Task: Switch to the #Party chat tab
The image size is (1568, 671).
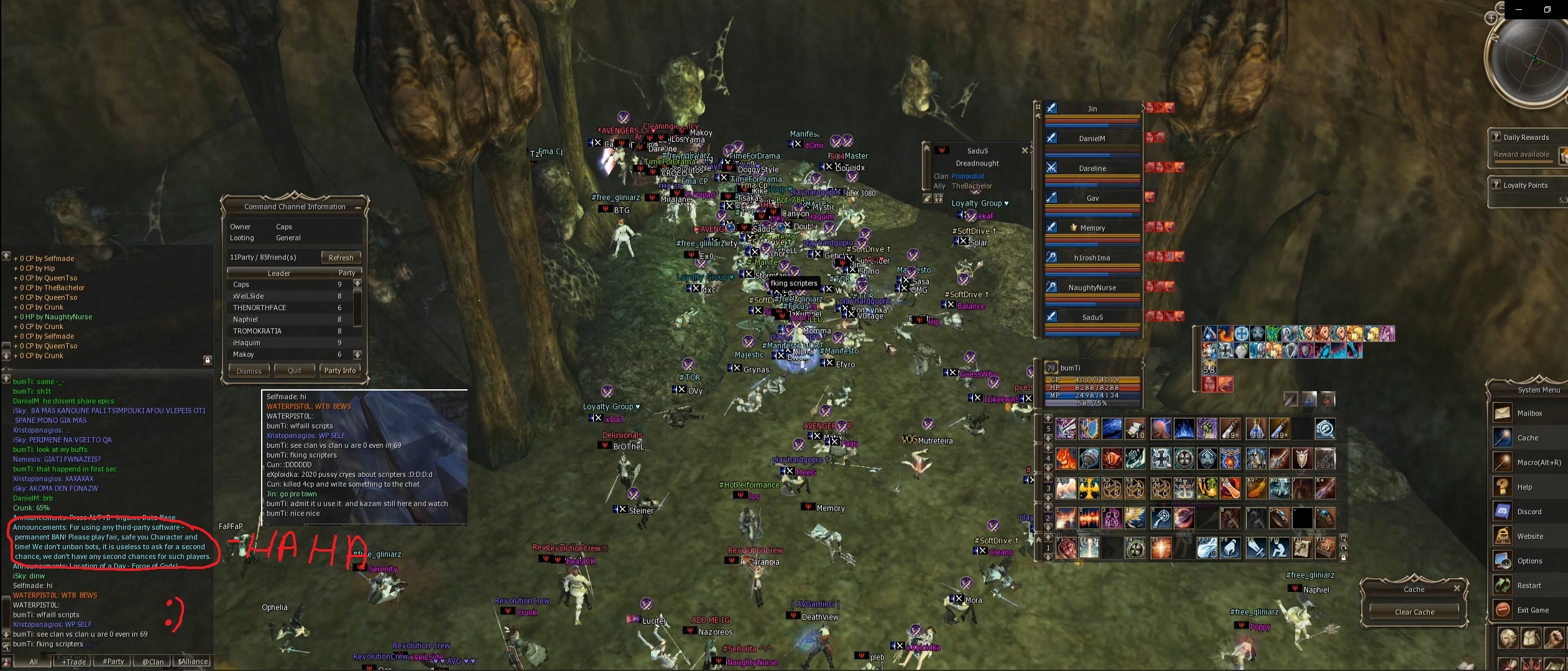Action: click(113, 662)
